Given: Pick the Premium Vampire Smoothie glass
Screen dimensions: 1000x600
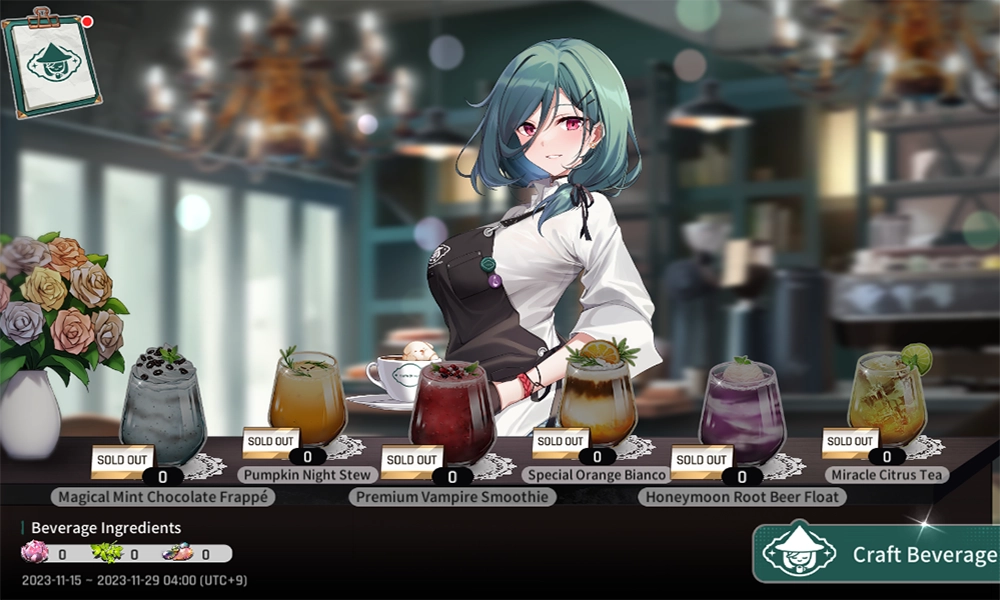Looking at the screenshot, I should [452, 412].
